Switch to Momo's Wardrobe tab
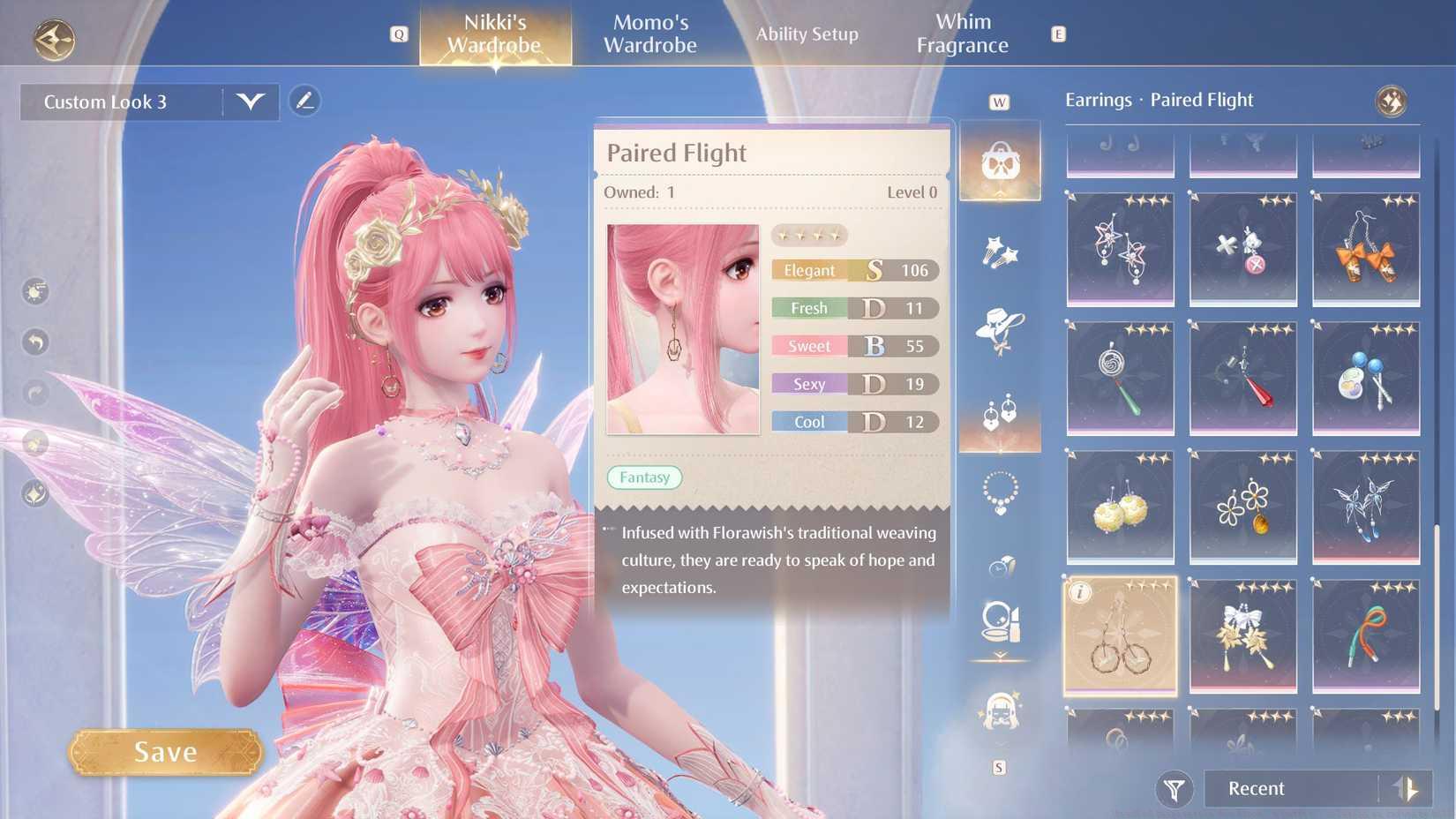 tap(650, 34)
